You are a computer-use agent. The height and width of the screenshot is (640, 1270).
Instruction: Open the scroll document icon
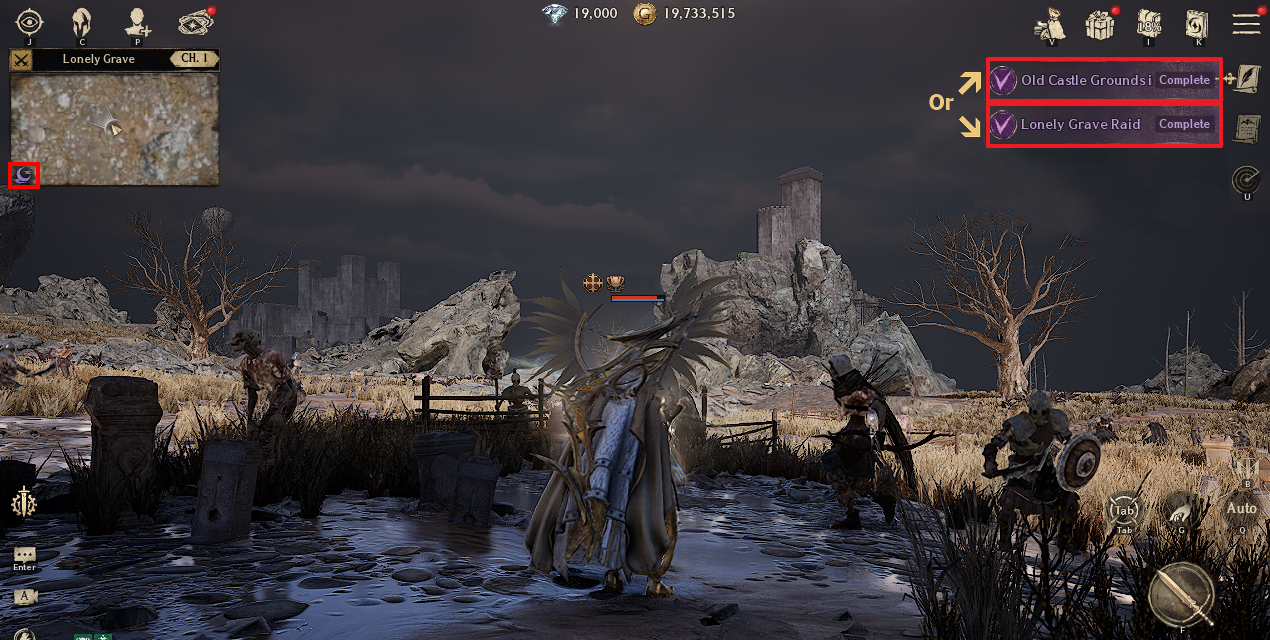1246,128
